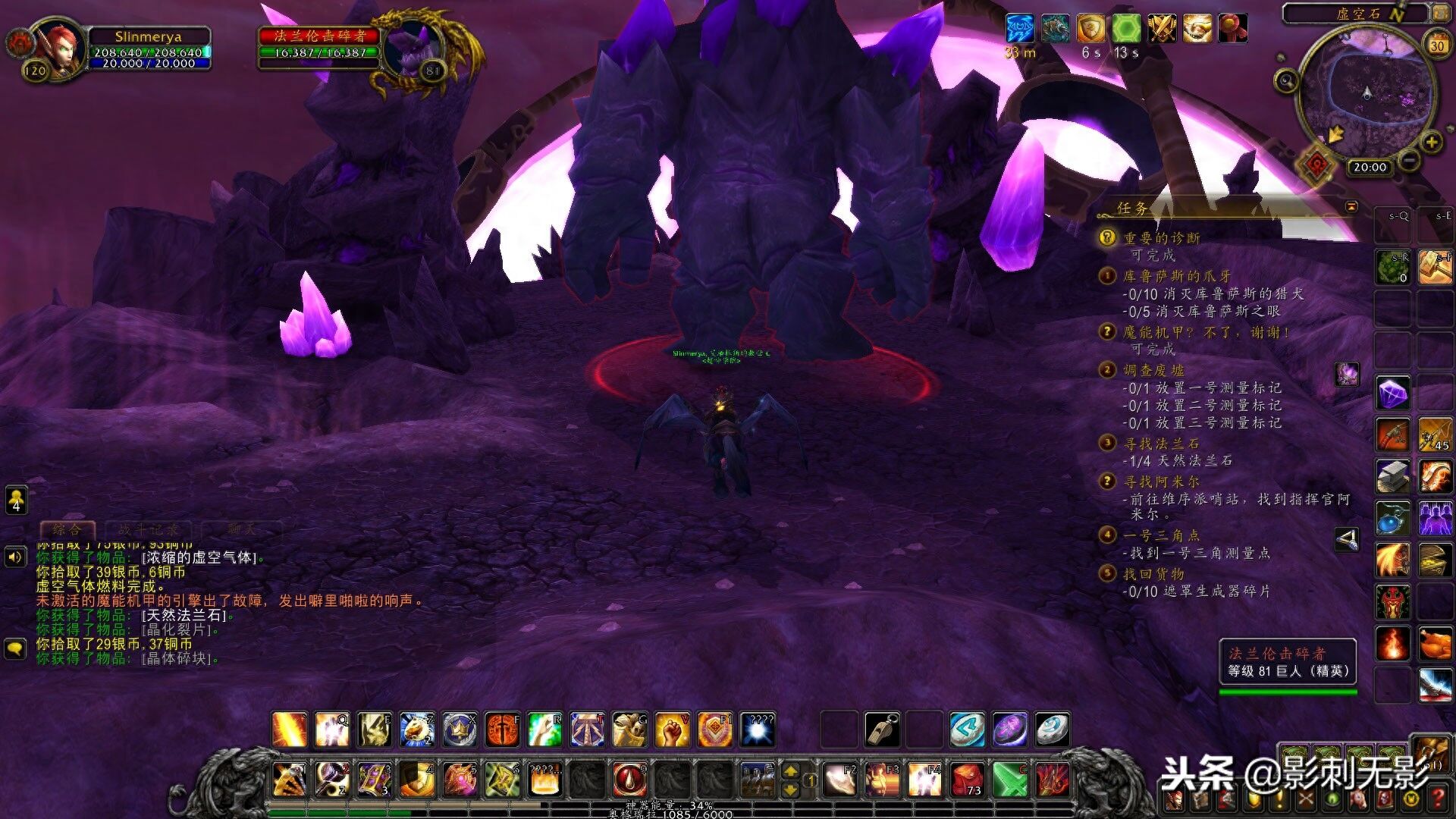Use the anvil icon in the side bar

[1393, 475]
